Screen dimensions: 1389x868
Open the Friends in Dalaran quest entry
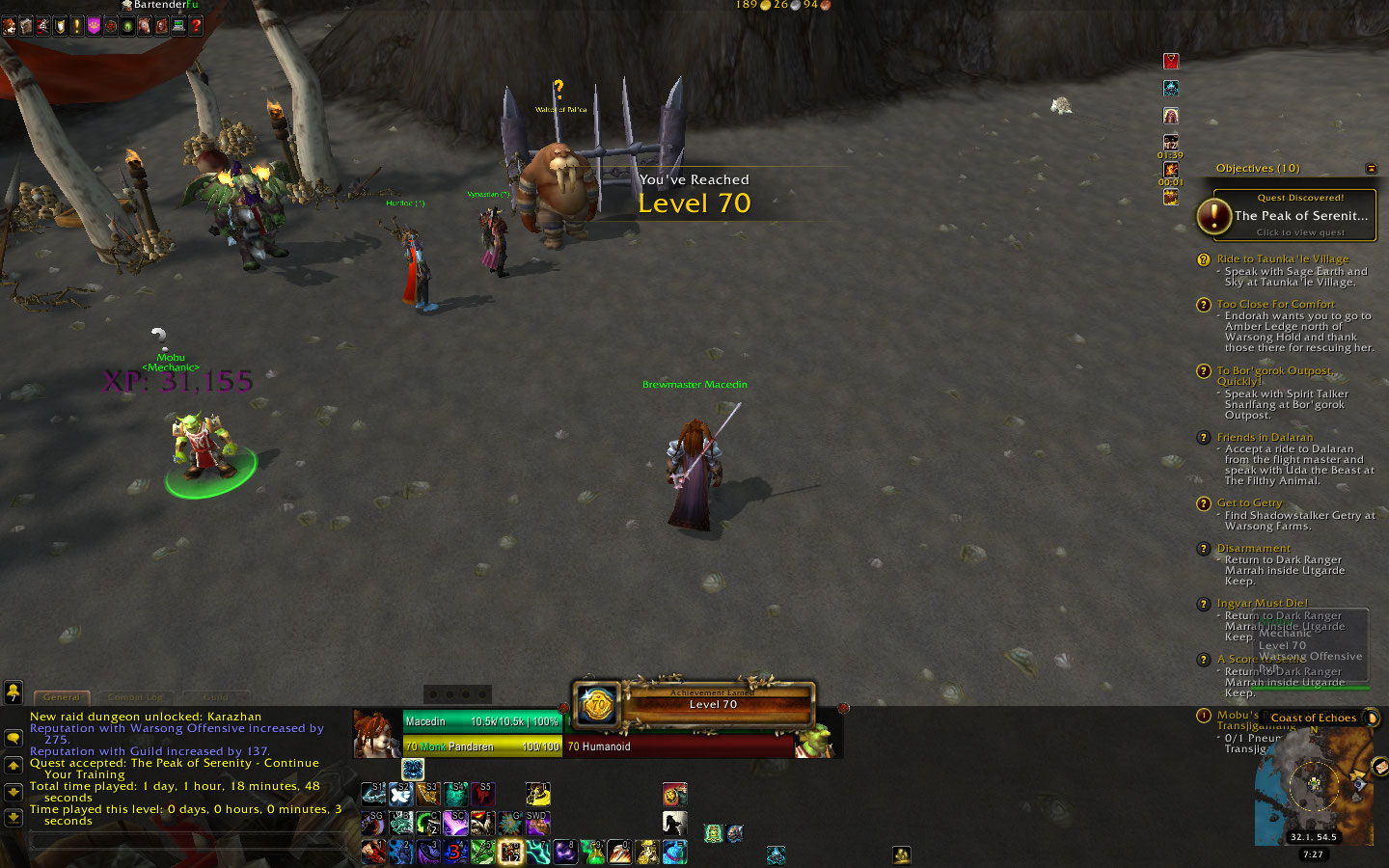(x=1265, y=437)
